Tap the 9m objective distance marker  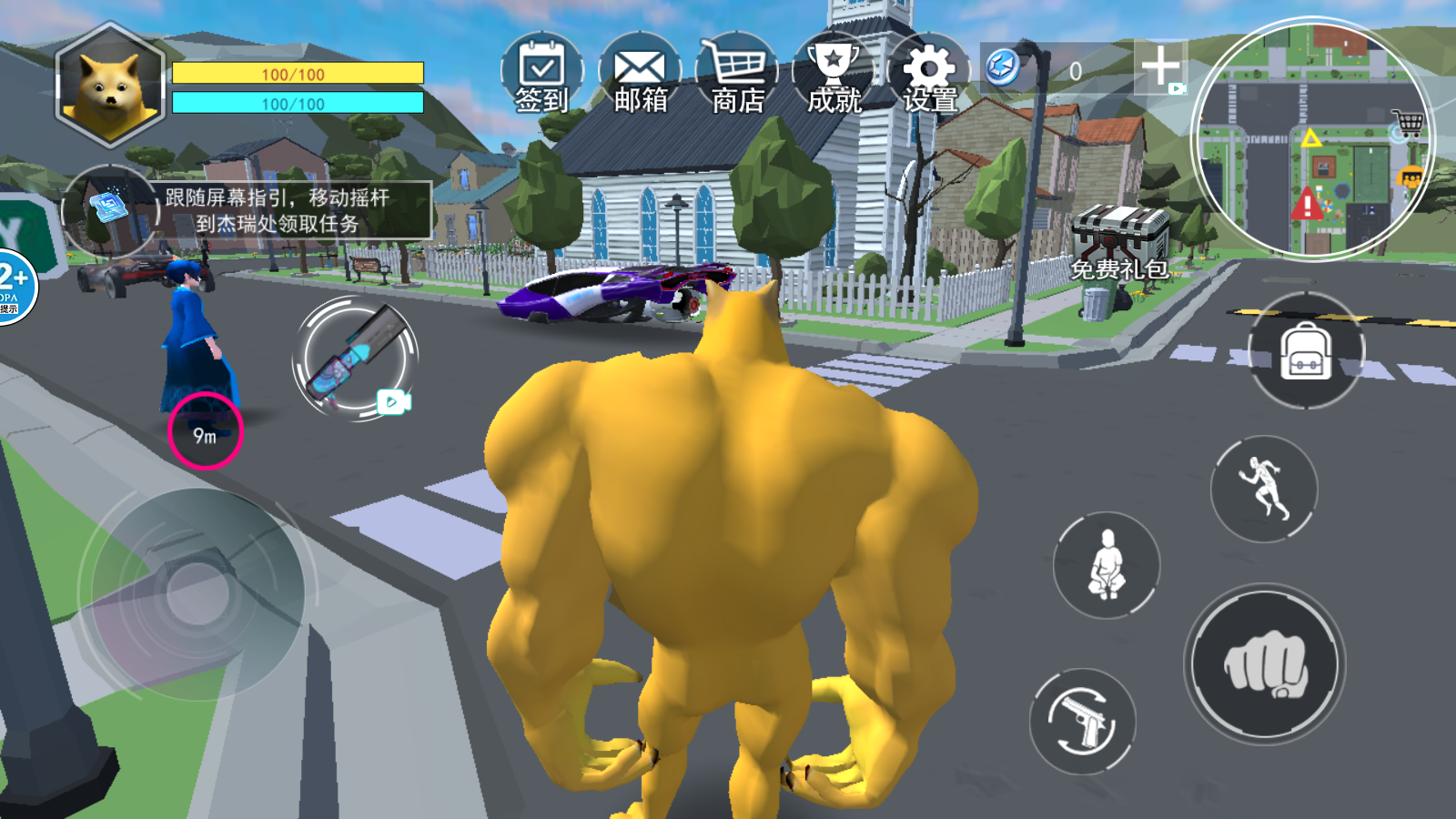click(x=204, y=432)
